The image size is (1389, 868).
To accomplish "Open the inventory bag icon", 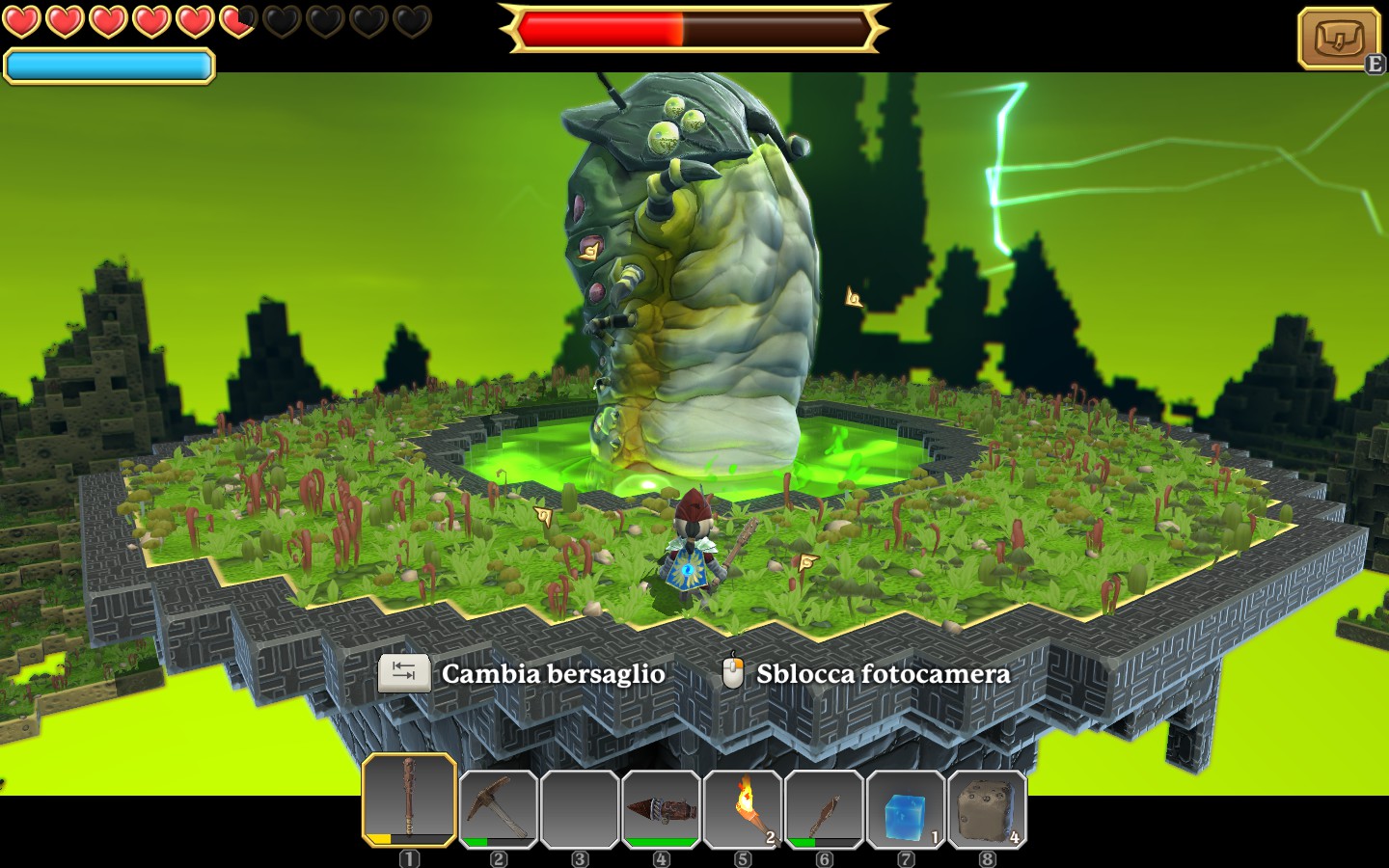I will coord(1339,39).
